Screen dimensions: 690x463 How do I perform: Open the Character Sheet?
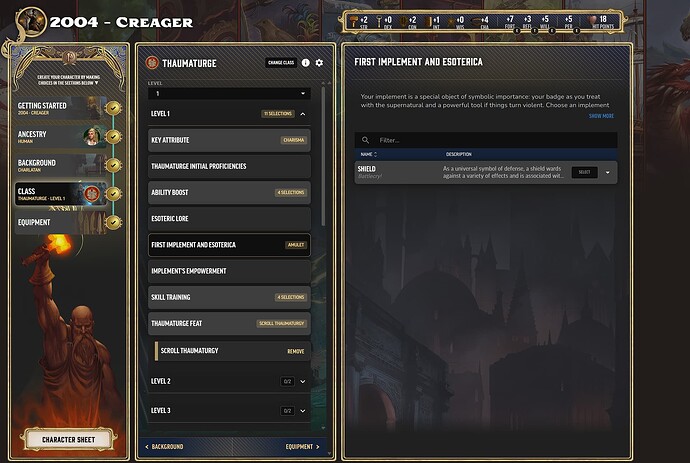66,438
